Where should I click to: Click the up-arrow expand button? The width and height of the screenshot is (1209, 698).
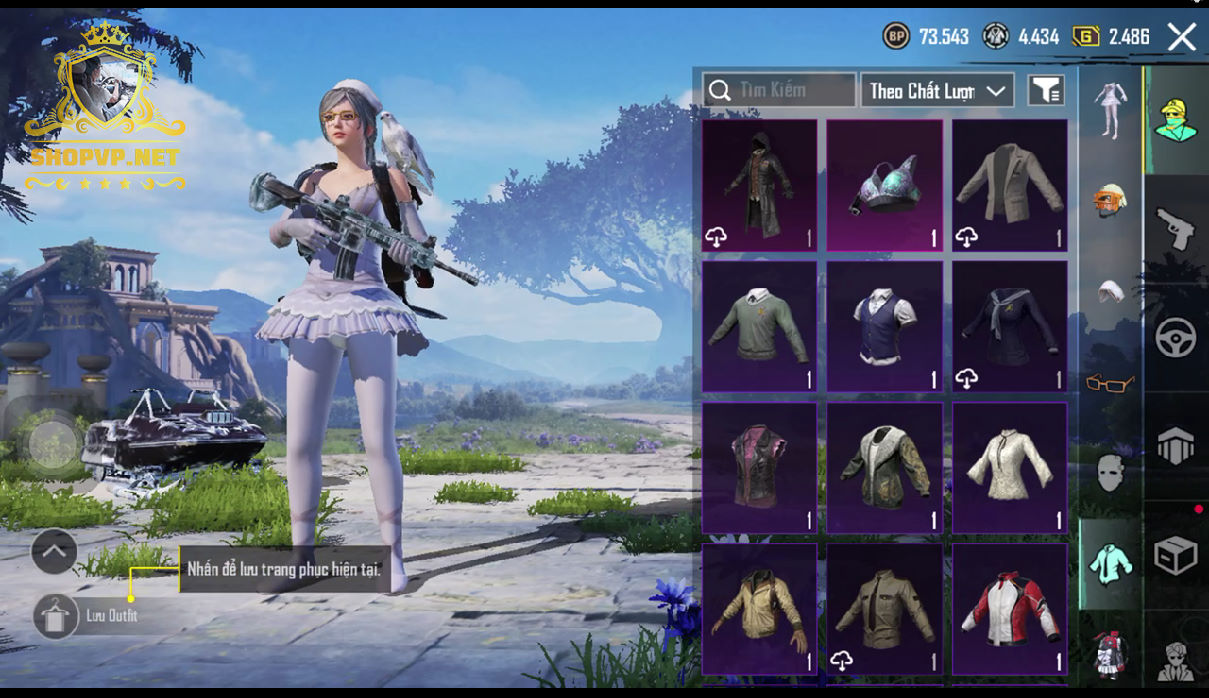pos(54,551)
